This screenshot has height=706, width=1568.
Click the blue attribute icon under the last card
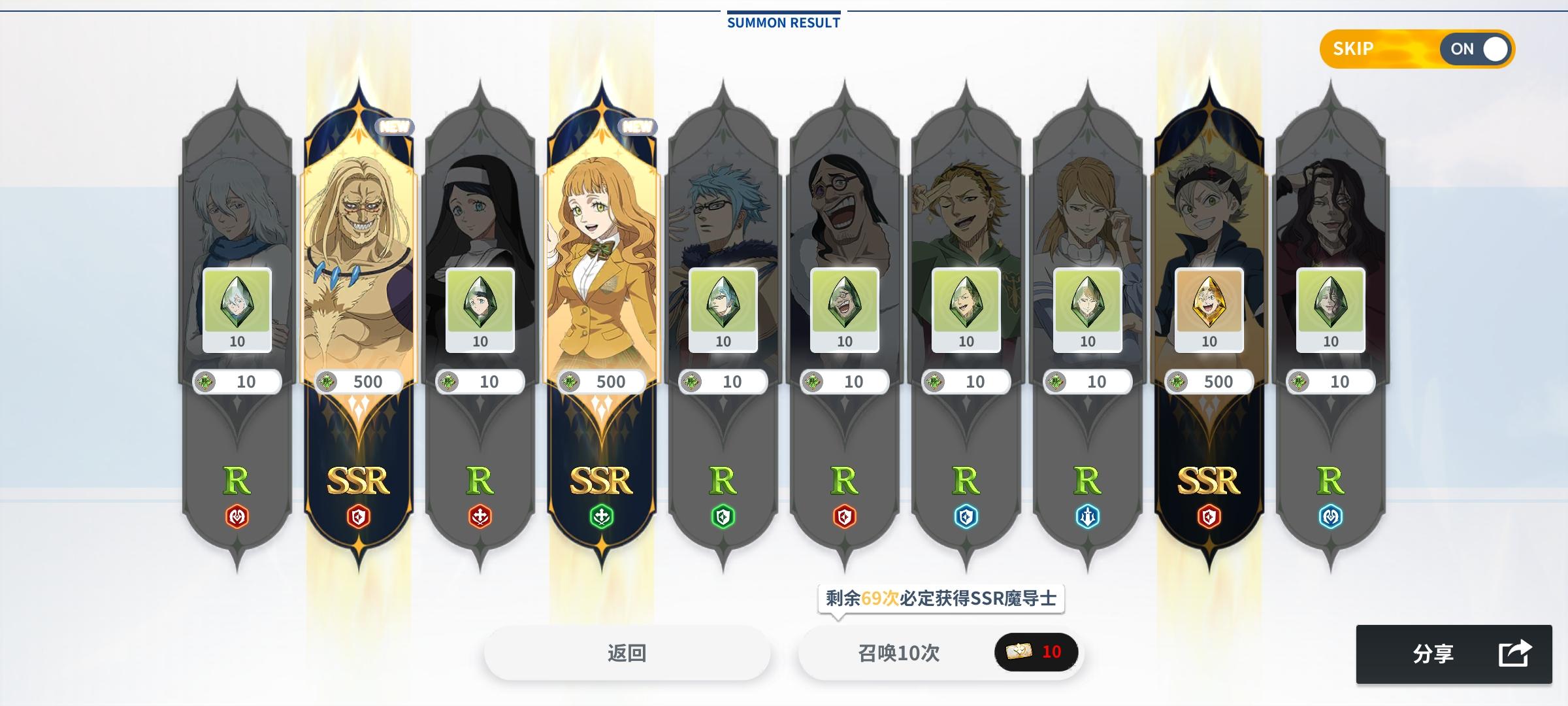[x=1330, y=514]
